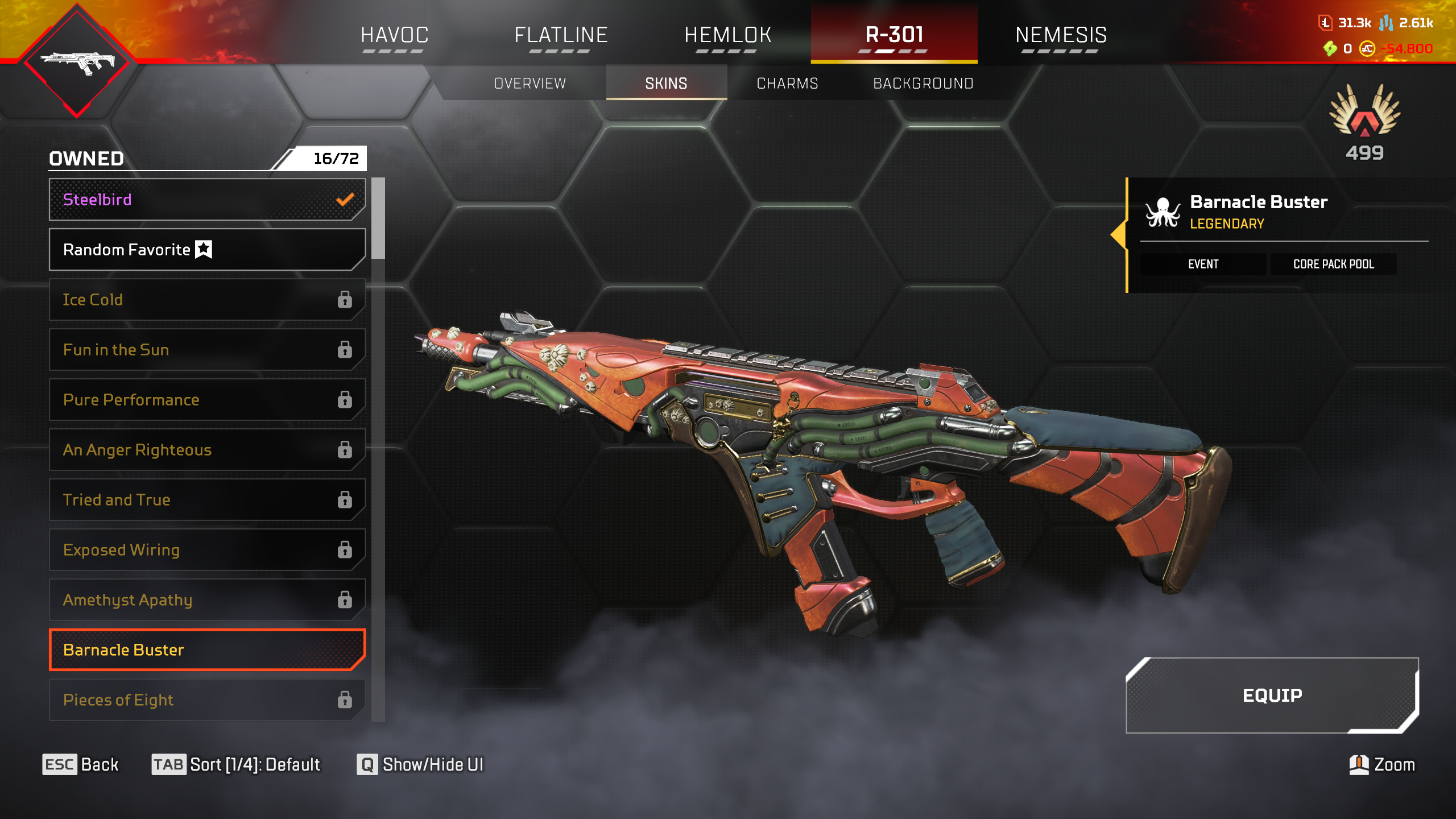The width and height of the screenshot is (1456, 819).
Task: Click the Back button
Action: (x=81, y=764)
